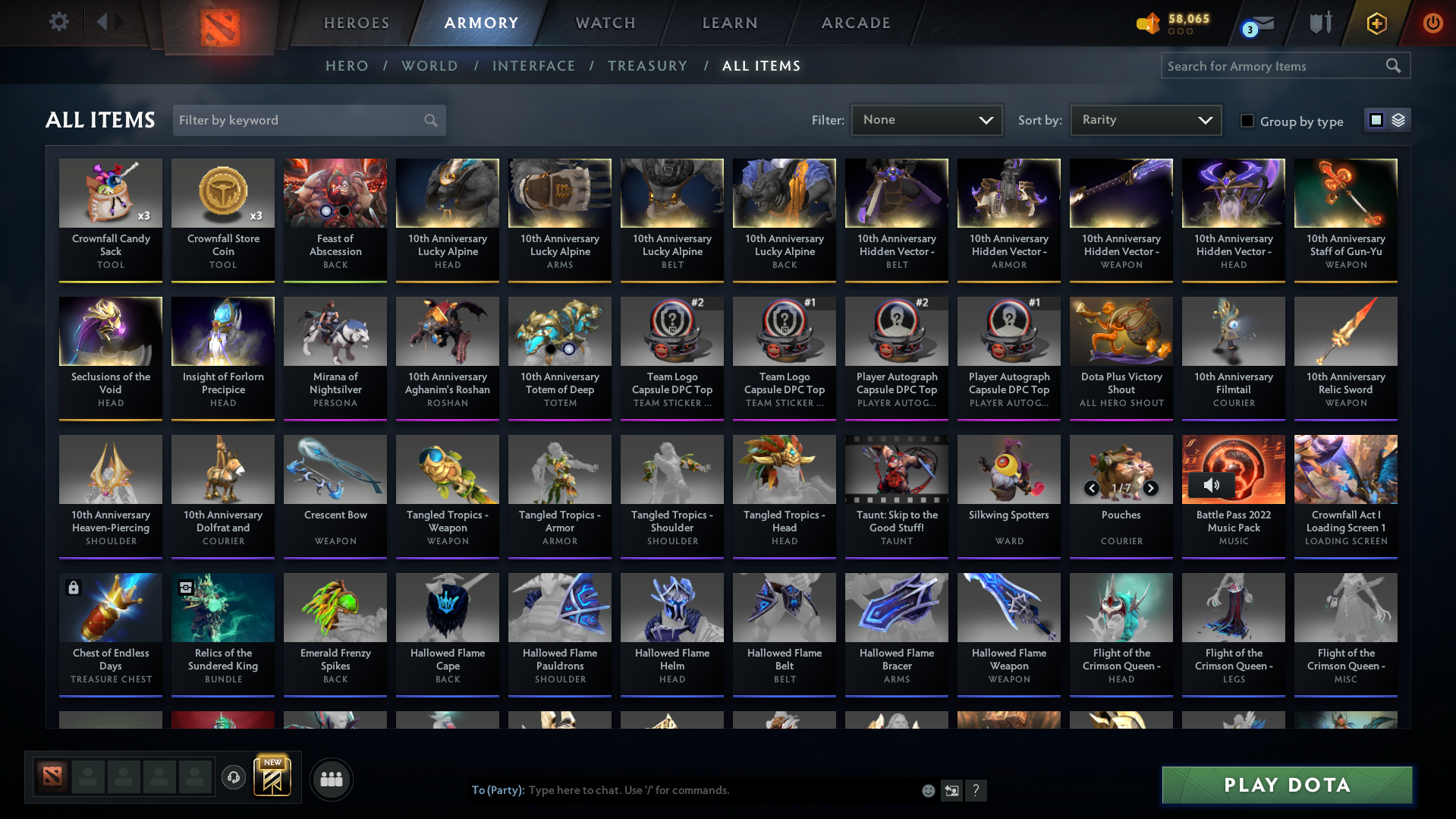This screenshot has width=1456, height=819.
Task: Open the shield and sword armory icon
Action: pyautogui.click(x=1320, y=23)
